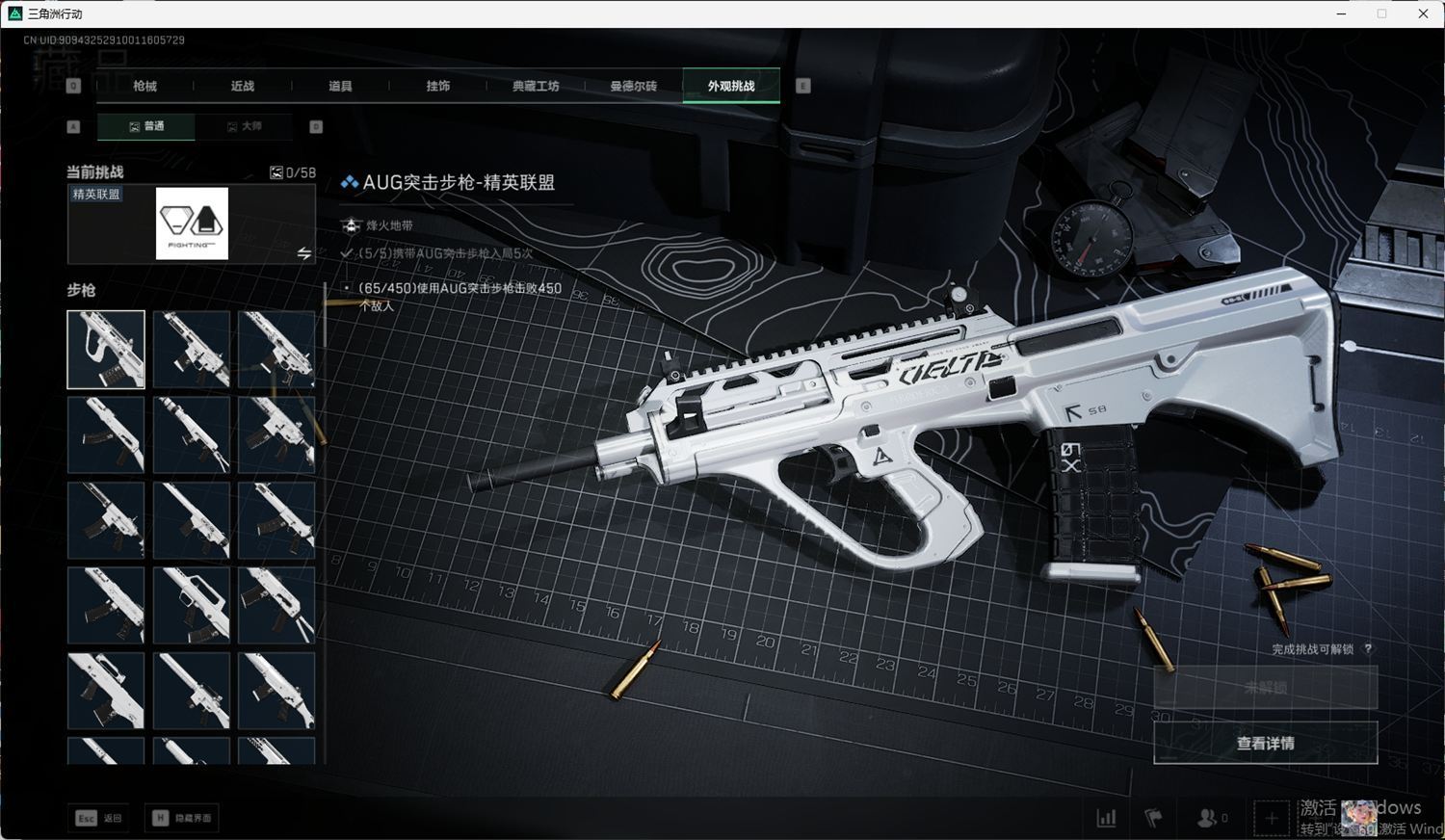
Task: Open the friends list icon
Action: point(1209,818)
